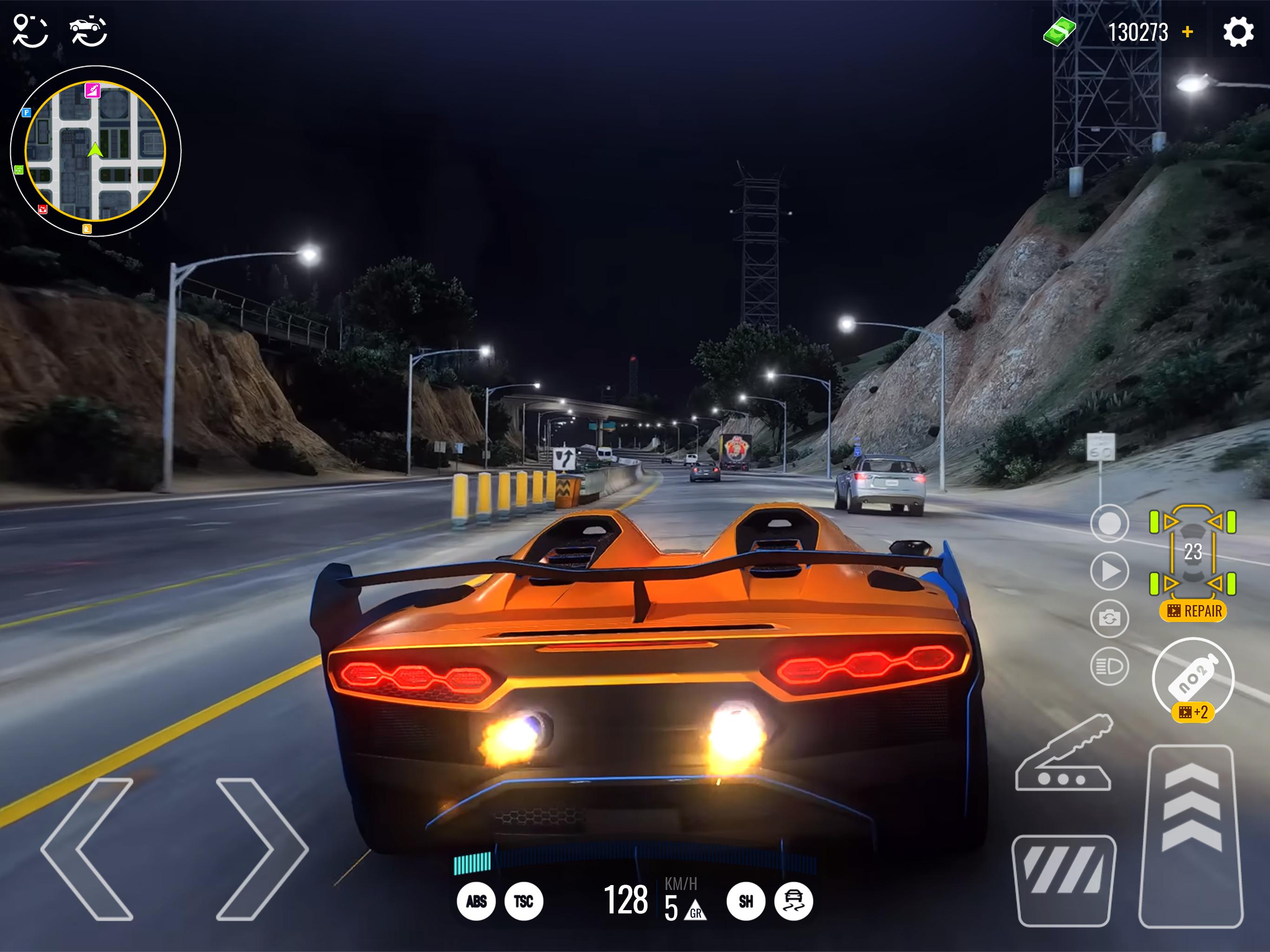The width and height of the screenshot is (1270, 952).
Task: Steer right with the right arrow
Action: coord(262,849)
